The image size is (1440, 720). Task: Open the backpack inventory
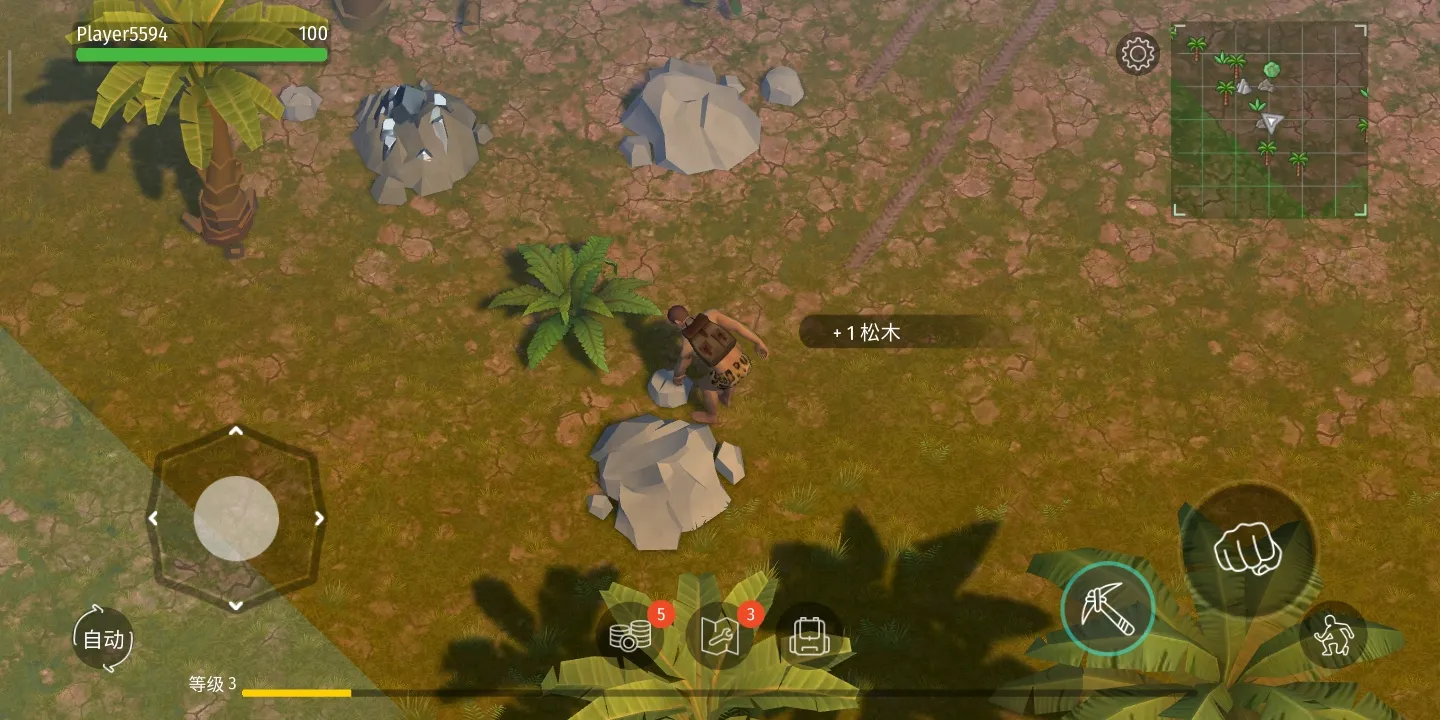pyautogui.click(x=808, y=636)
